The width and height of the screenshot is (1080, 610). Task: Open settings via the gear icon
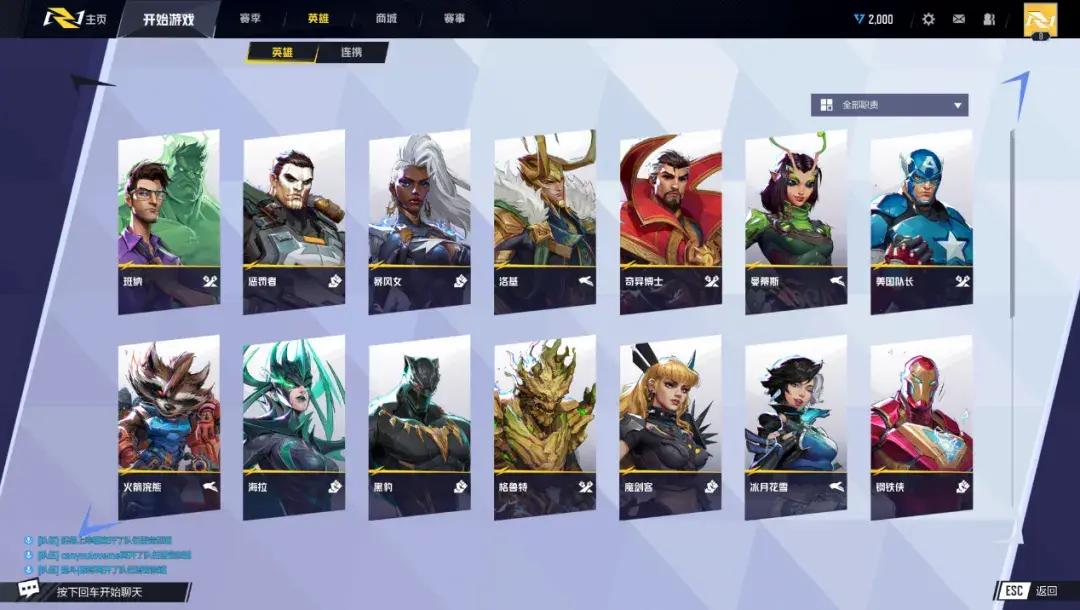pyautogui.click(x=928, y=19)
